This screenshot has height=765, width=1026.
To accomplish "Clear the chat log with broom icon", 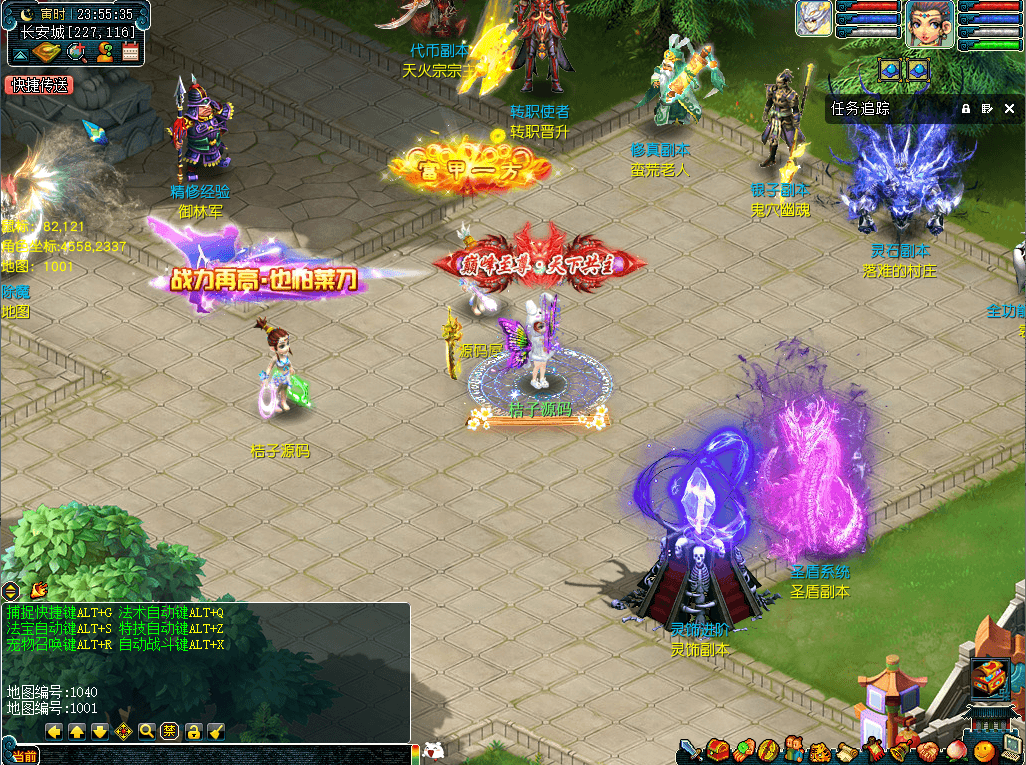I will [216, 731].
